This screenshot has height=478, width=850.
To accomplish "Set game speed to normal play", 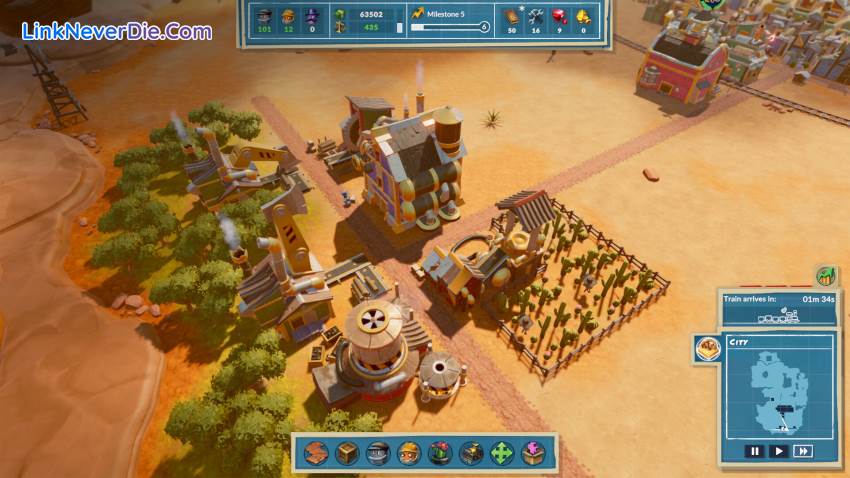I will point(779,451).
